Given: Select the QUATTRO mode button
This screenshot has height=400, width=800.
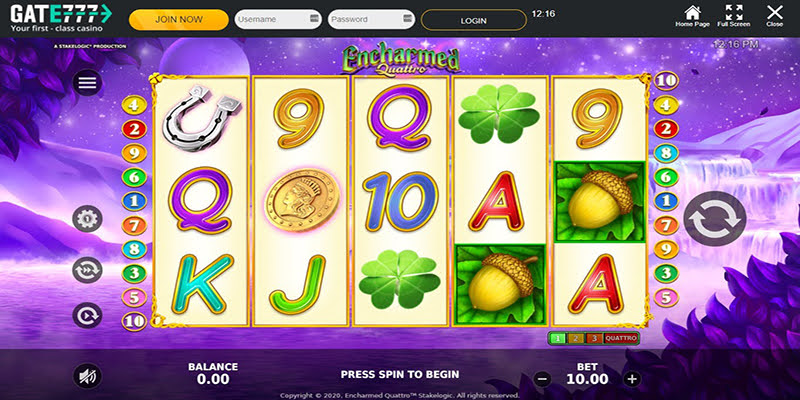Looking at the screenshot, I should click(621, 339).
